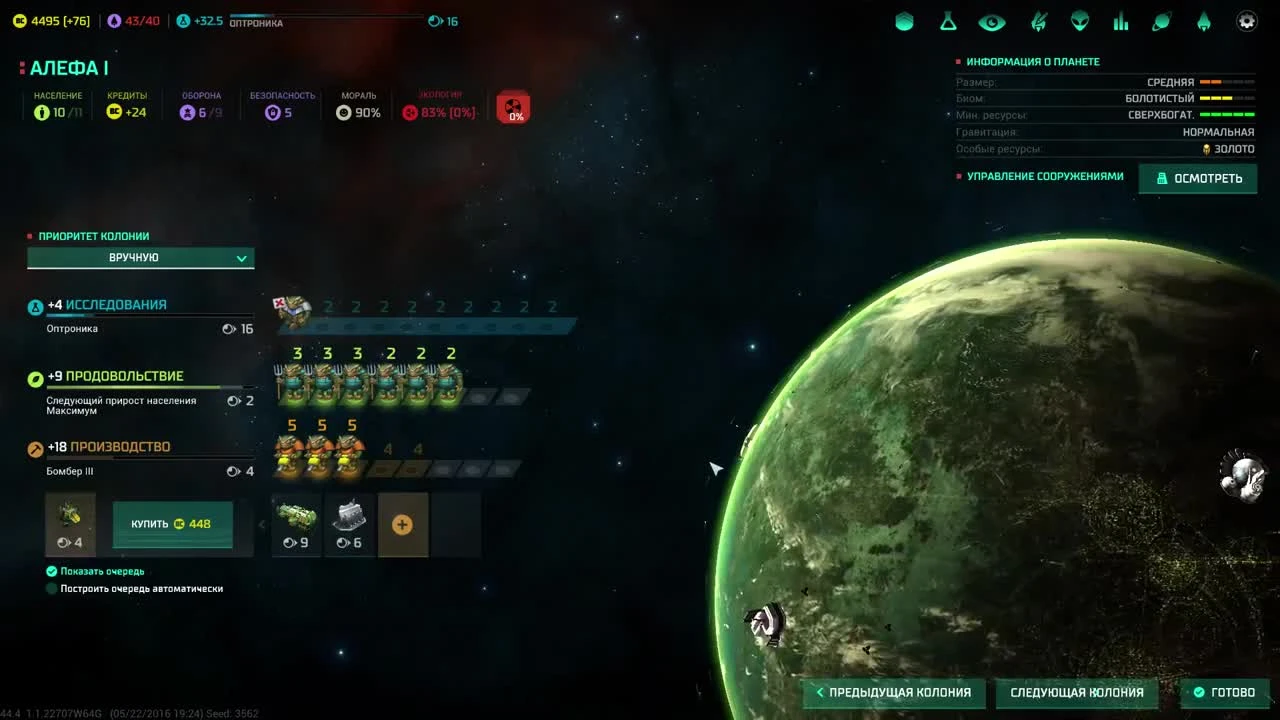
Task: Click the plus icon to add production
Action: 403,523
